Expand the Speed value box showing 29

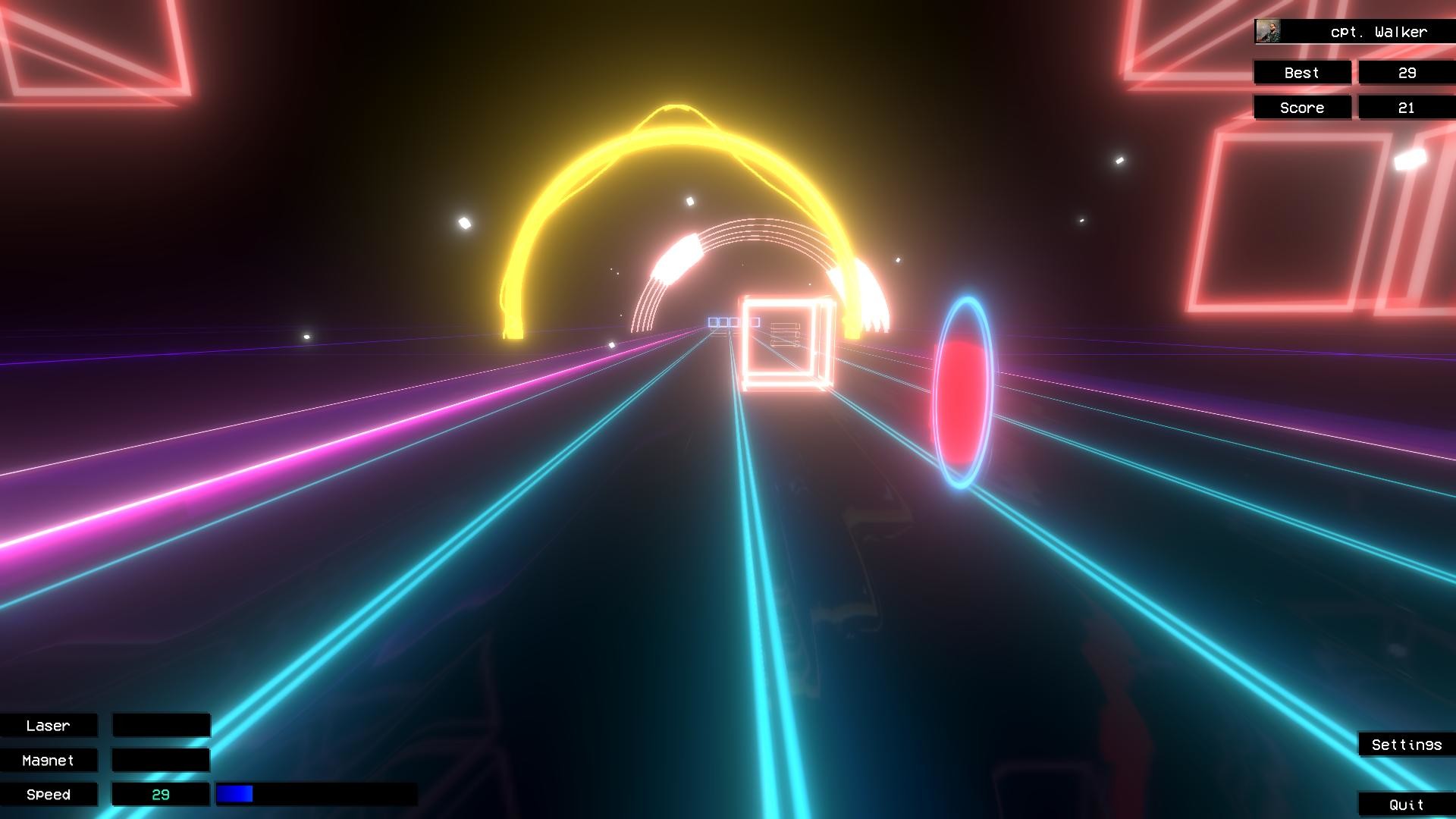(161, 794)
